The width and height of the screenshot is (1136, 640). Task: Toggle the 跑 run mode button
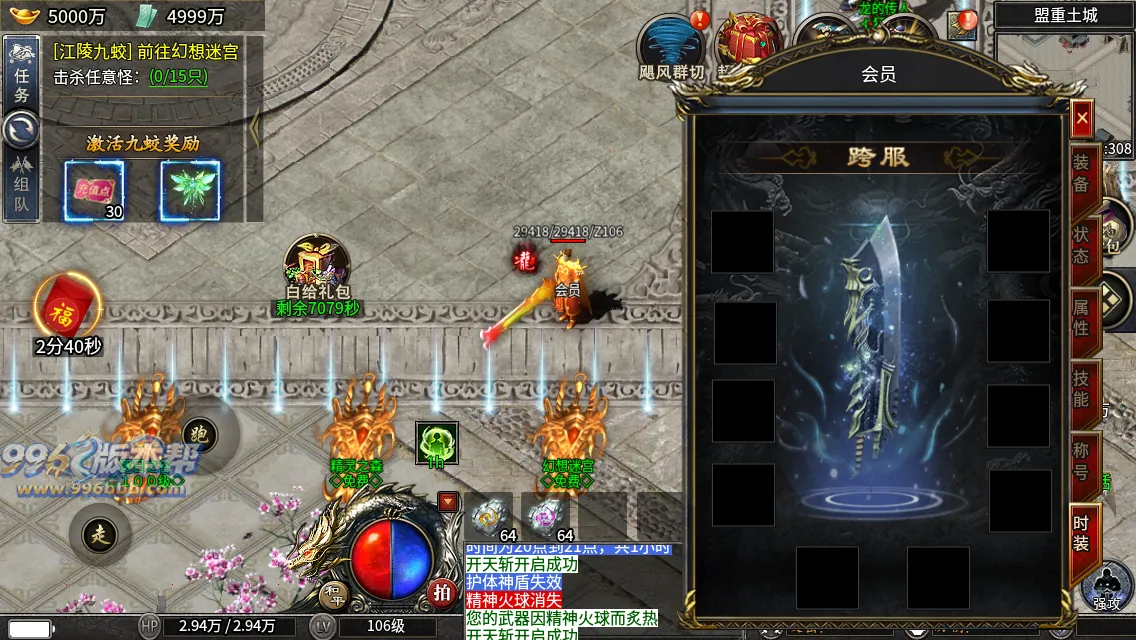[x=199, y=434]
